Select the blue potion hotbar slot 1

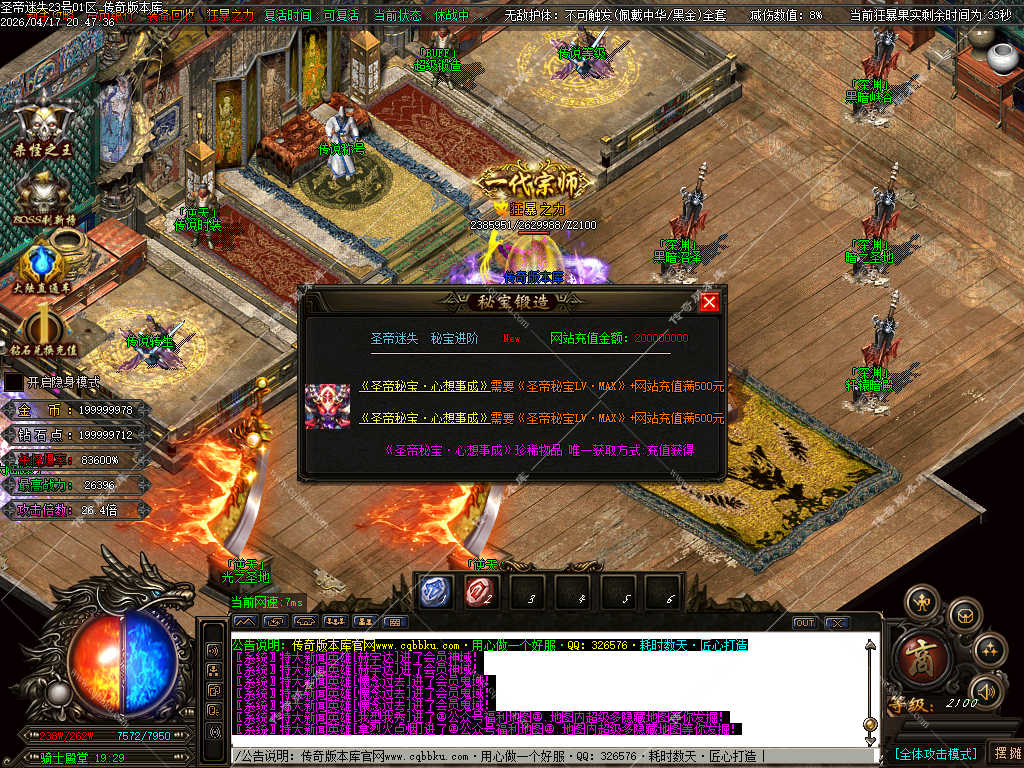pos(435,592)
